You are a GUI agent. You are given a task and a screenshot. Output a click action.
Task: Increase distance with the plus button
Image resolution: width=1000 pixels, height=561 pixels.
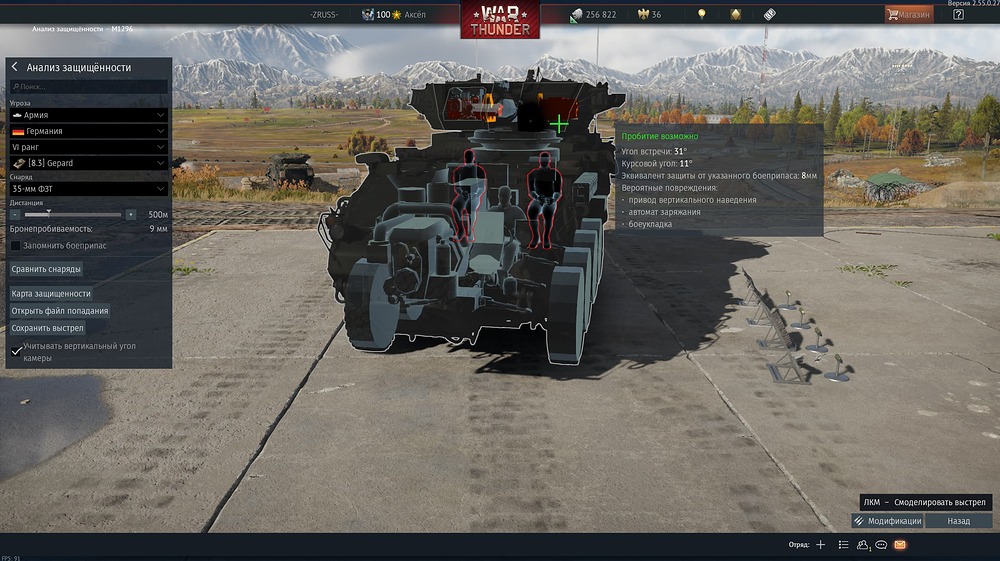click(x=131, y=214)
